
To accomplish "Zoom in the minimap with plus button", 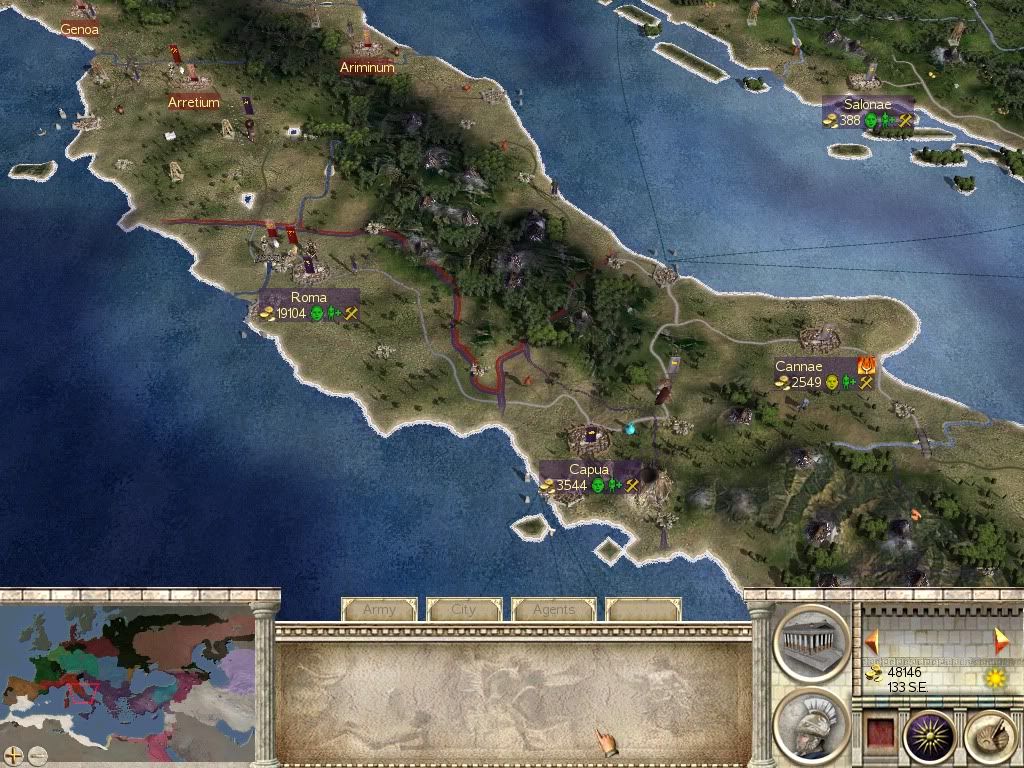I will [14, 755].
